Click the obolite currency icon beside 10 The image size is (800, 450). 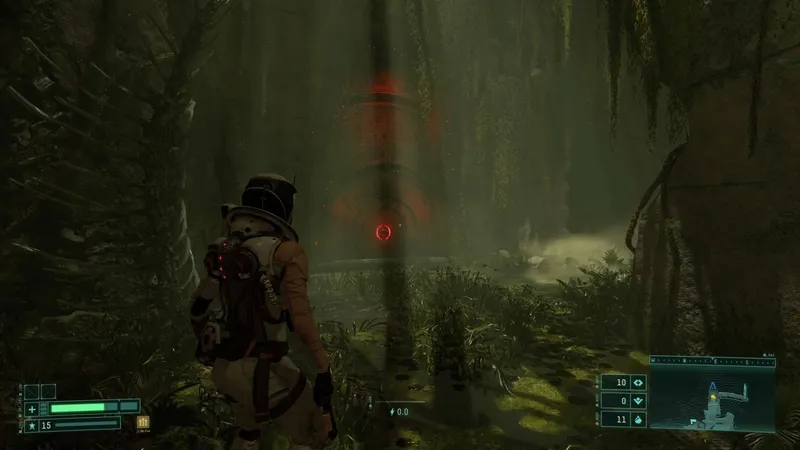[x=639, y=383]
